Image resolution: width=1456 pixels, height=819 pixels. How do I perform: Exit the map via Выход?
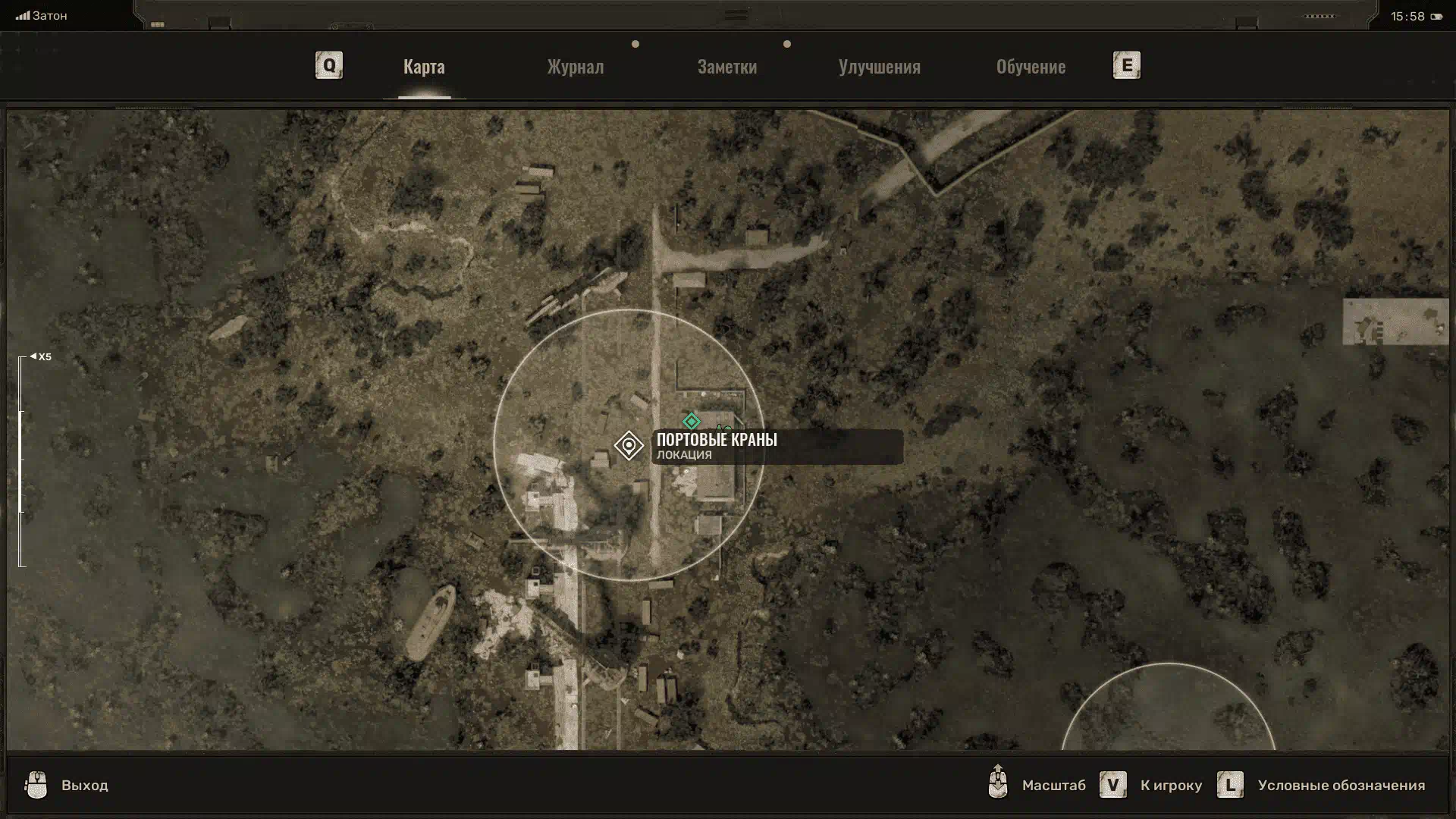tap(84, 785)
